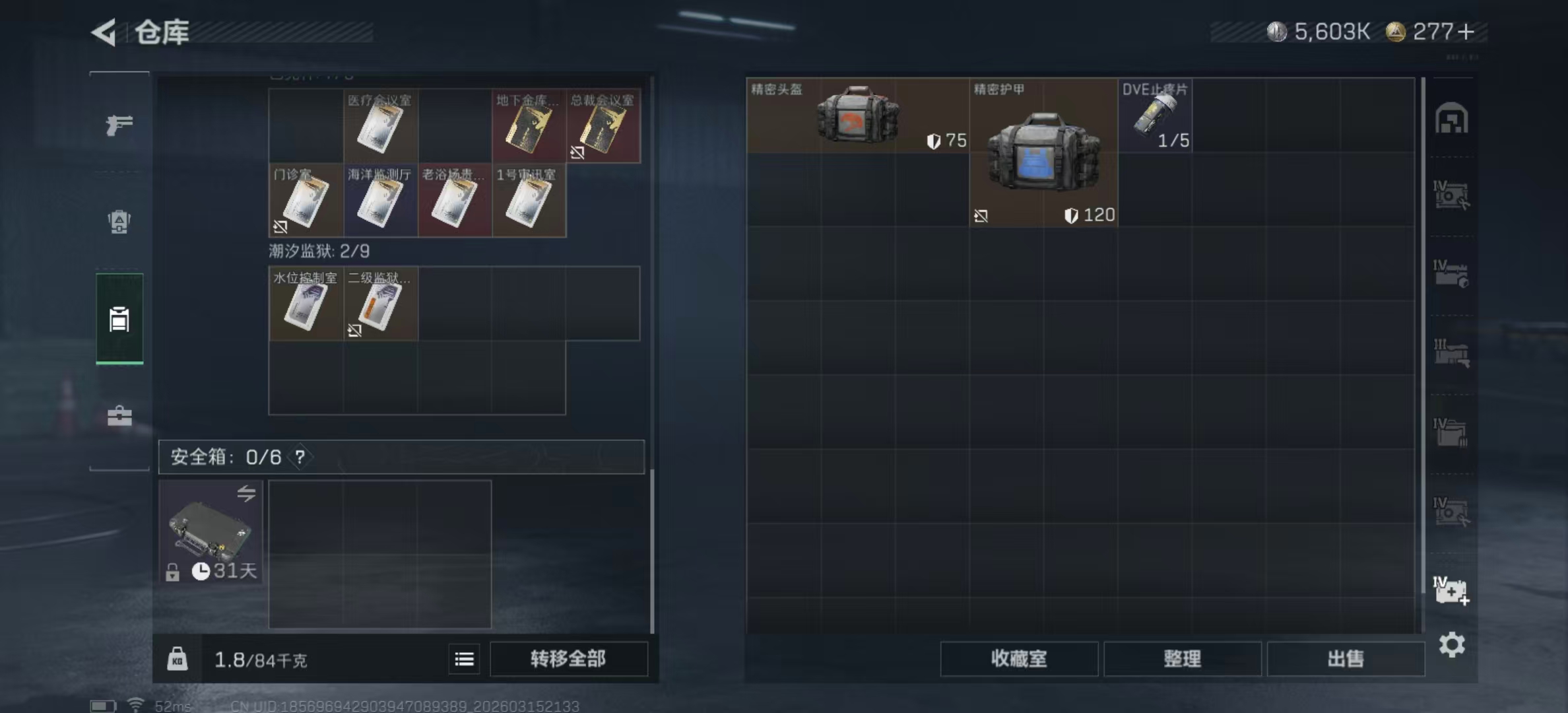Open the list view icon beside 转移全部
The width and height of the screenshot is (1568, 713).
point(464,659)
